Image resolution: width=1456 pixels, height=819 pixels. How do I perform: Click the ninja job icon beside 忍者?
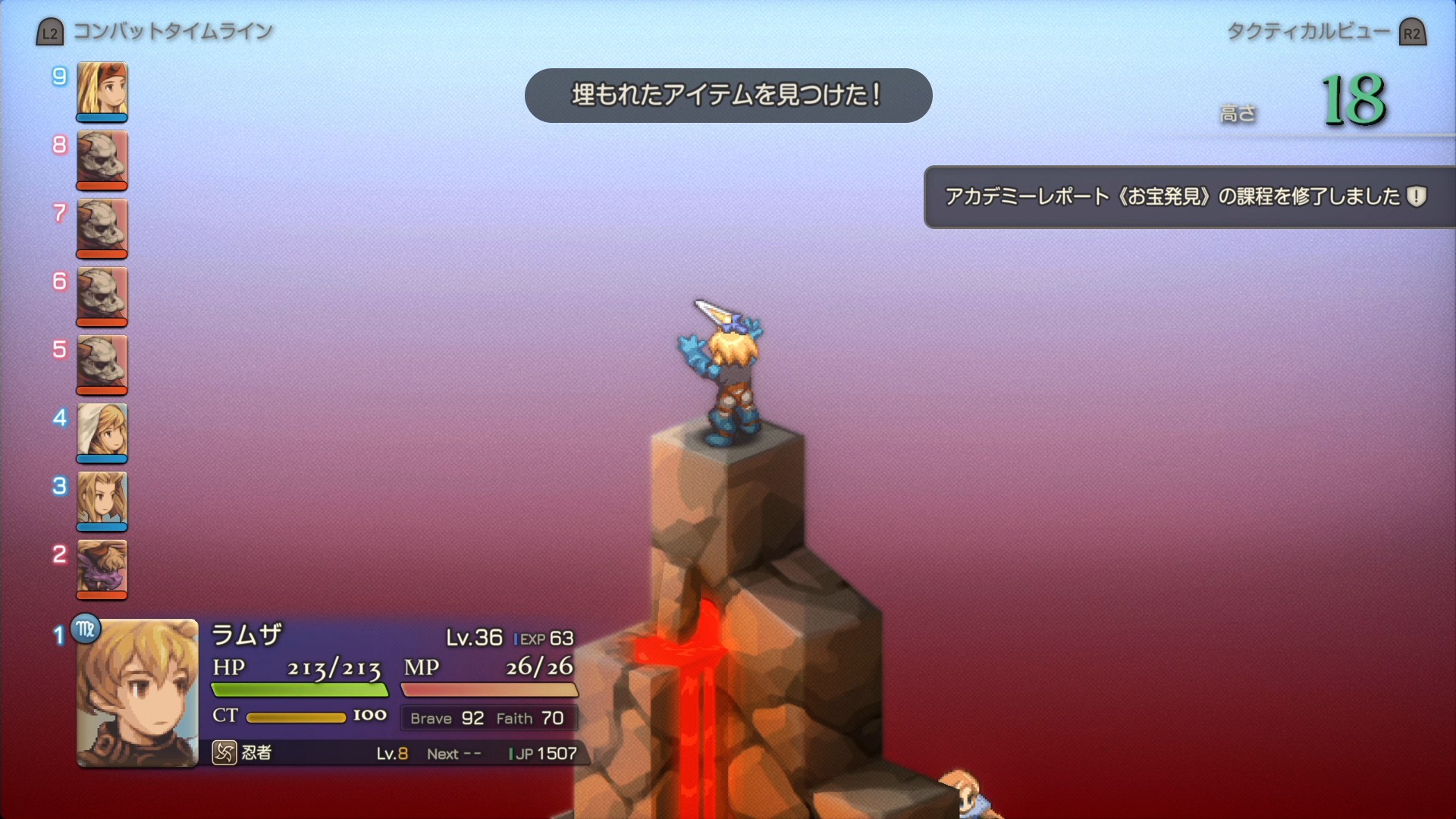224,753
